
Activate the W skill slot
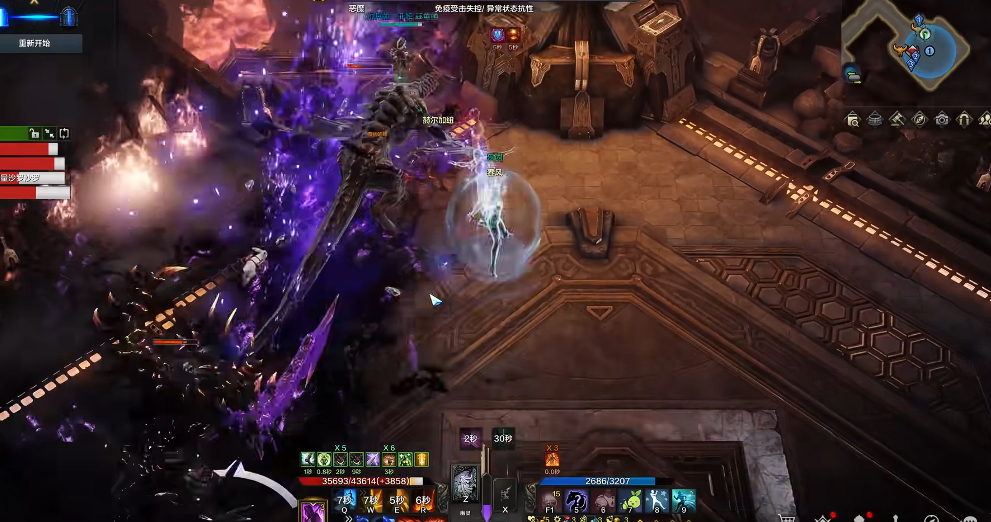click(x=371, y=499)
